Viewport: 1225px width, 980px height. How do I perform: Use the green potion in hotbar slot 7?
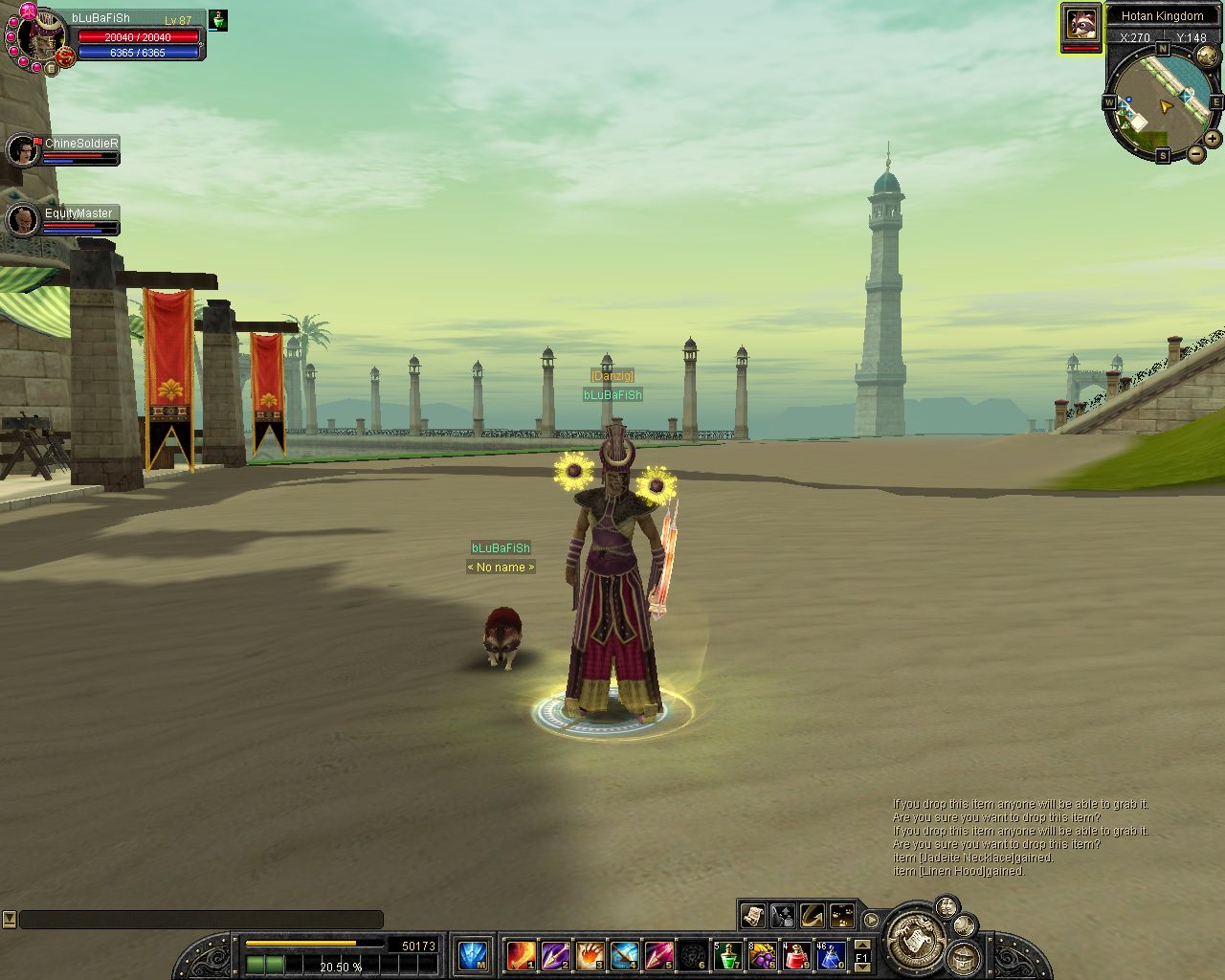coord(728,955)
